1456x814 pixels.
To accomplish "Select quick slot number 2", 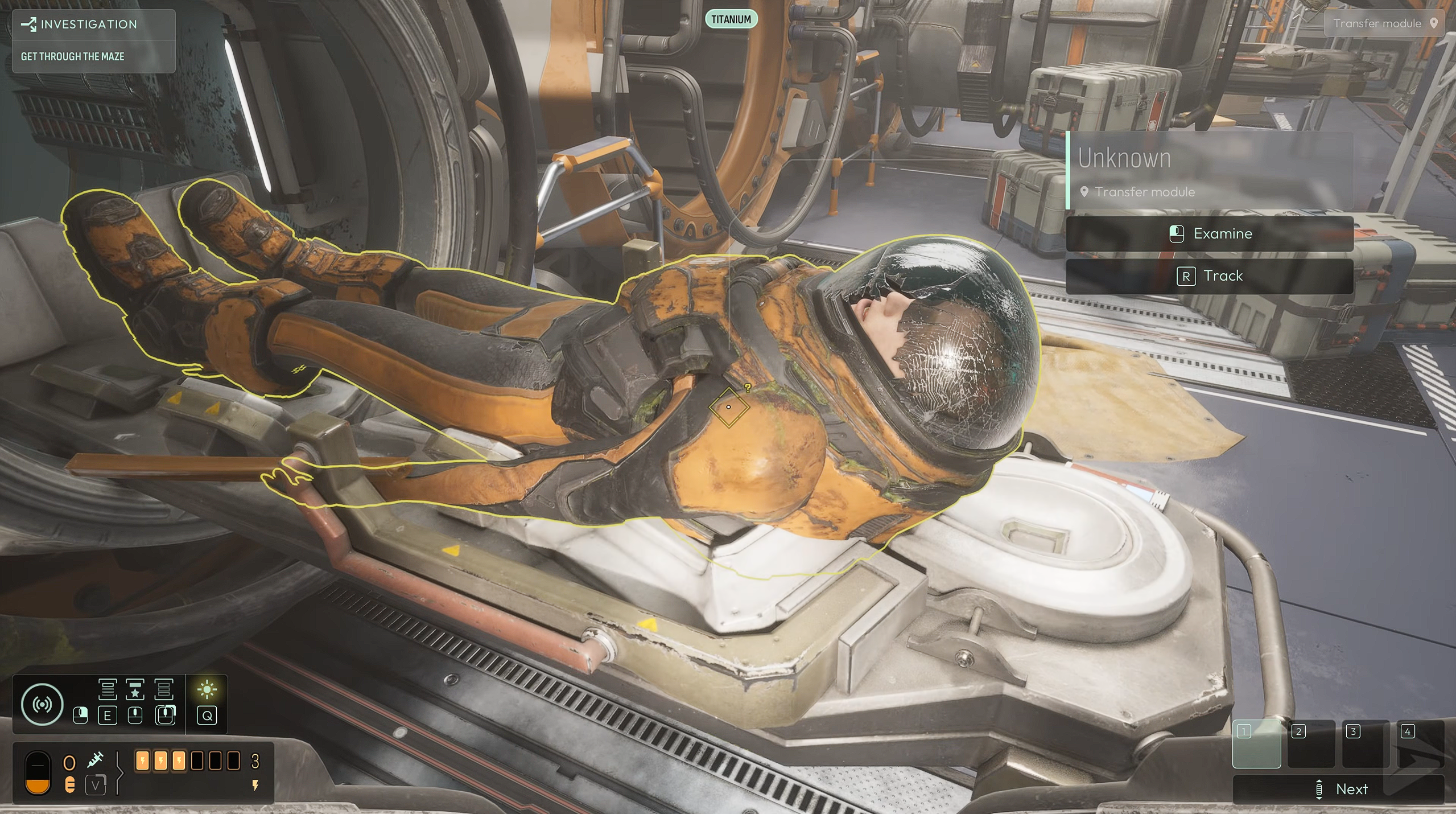I will coord(1310,743).
